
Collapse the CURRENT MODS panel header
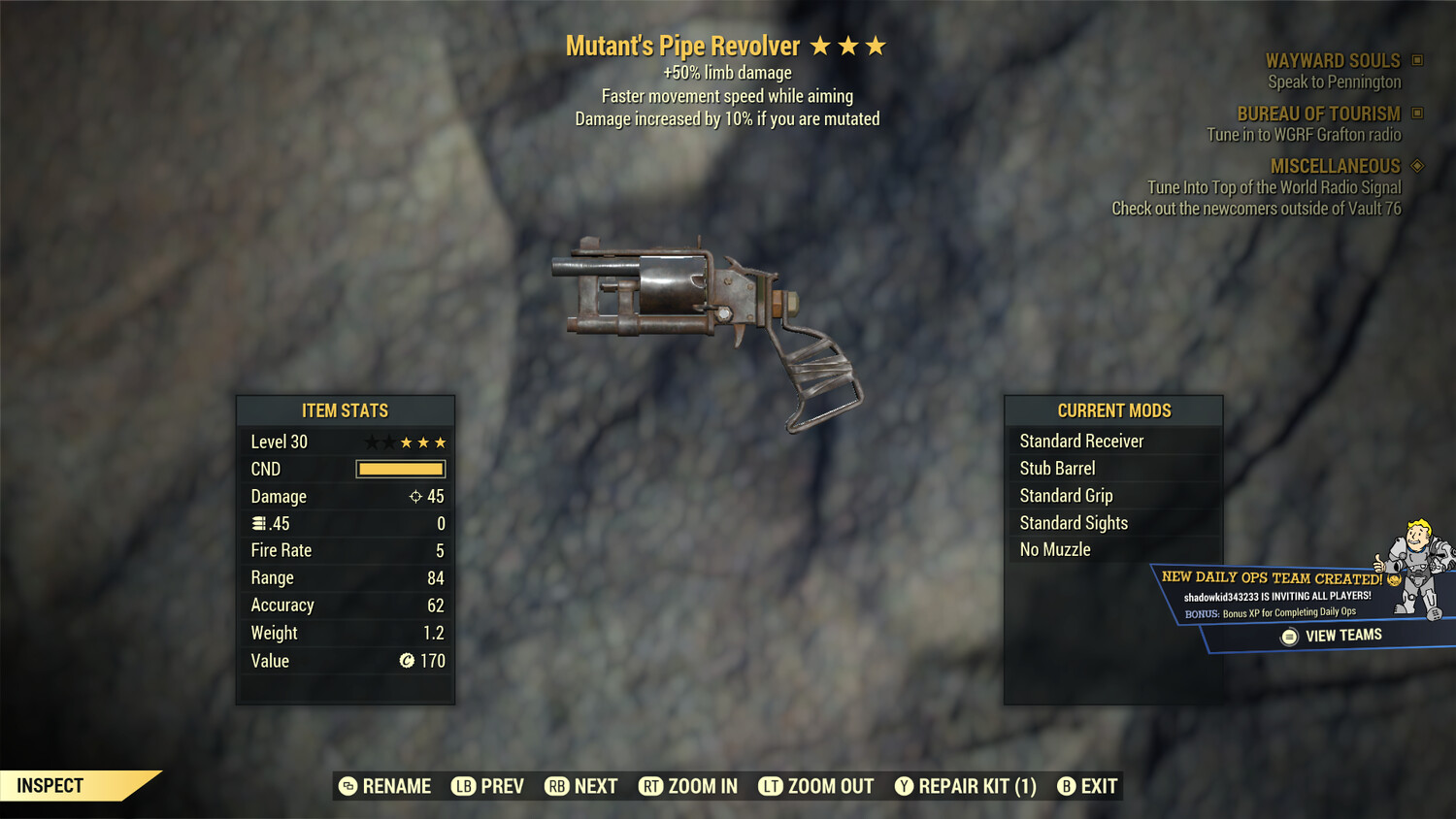pos(1112,410)
